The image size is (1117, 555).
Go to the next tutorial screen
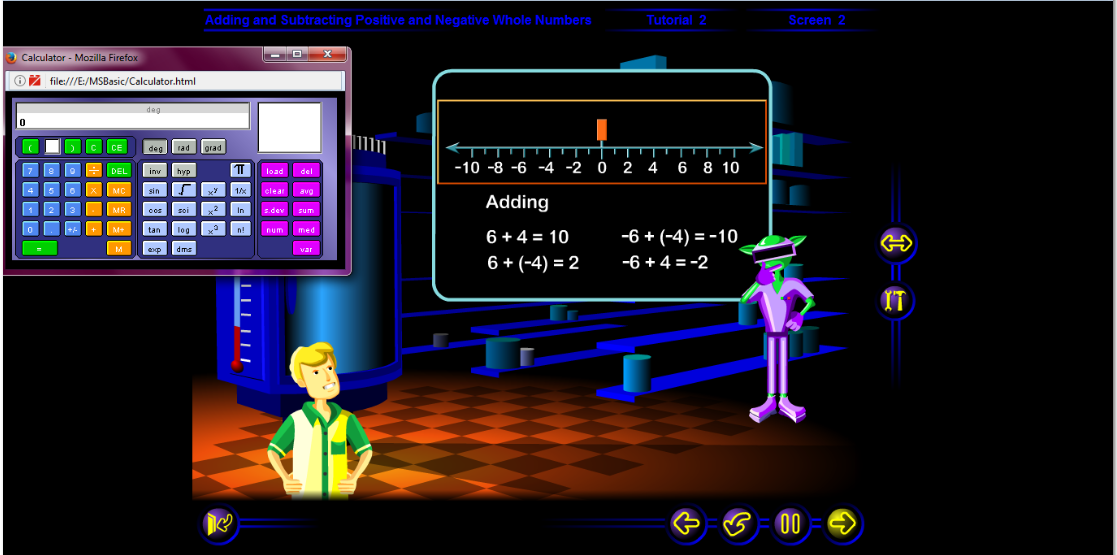(844, 523)
